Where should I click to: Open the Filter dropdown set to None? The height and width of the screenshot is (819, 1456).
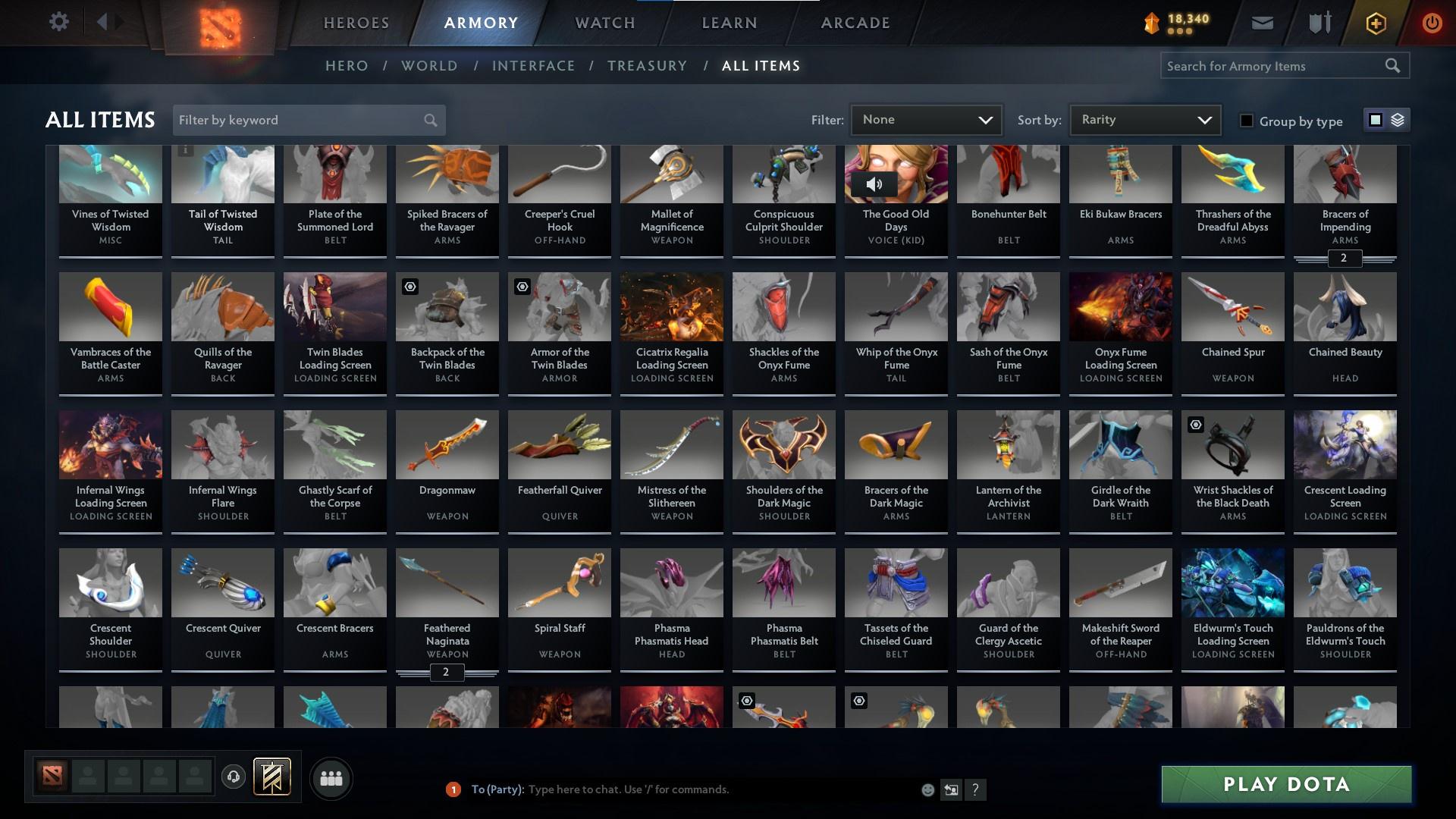tap(926, 119)
